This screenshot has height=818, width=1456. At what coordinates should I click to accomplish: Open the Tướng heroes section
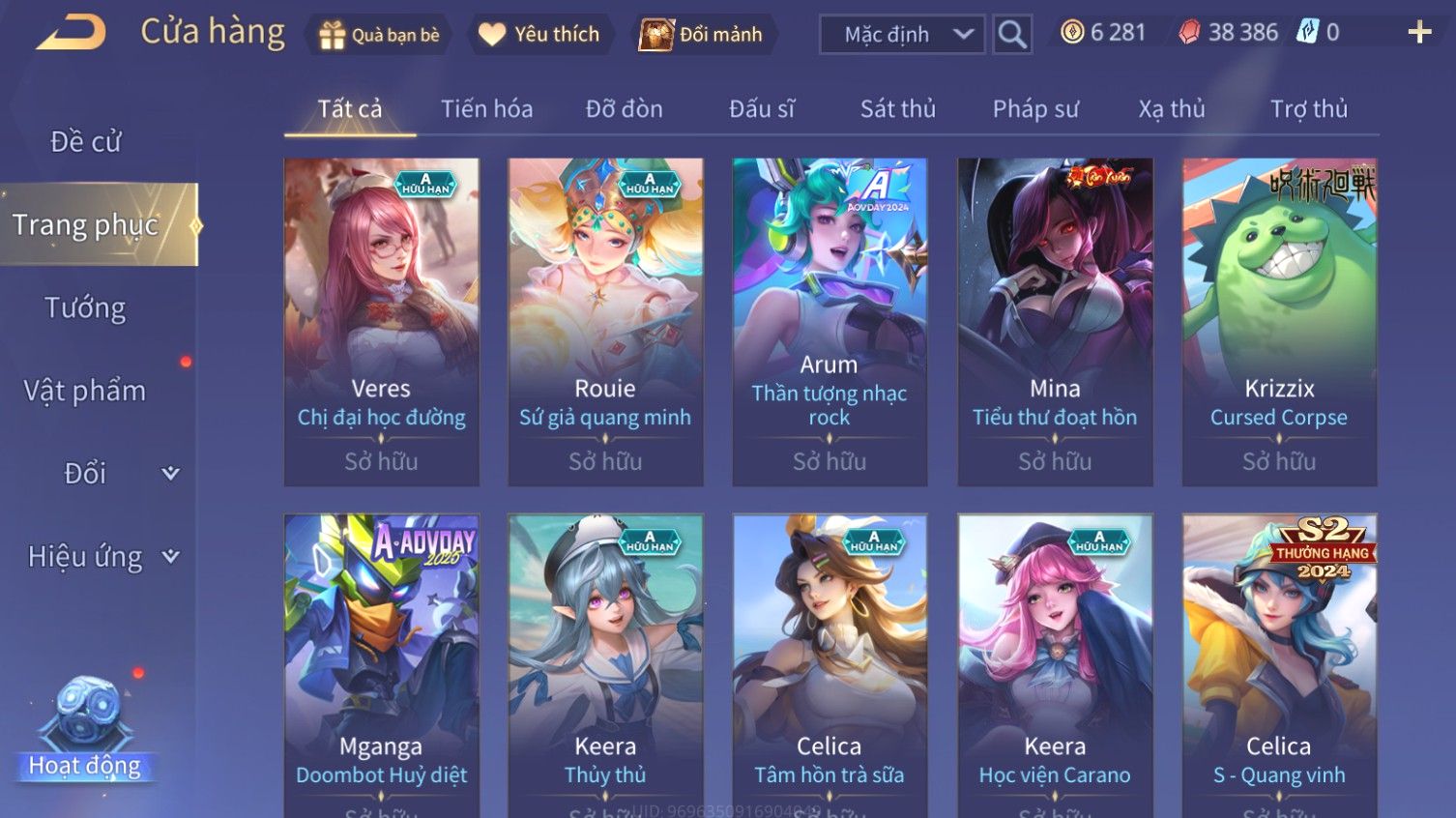(x=85, y=308)
